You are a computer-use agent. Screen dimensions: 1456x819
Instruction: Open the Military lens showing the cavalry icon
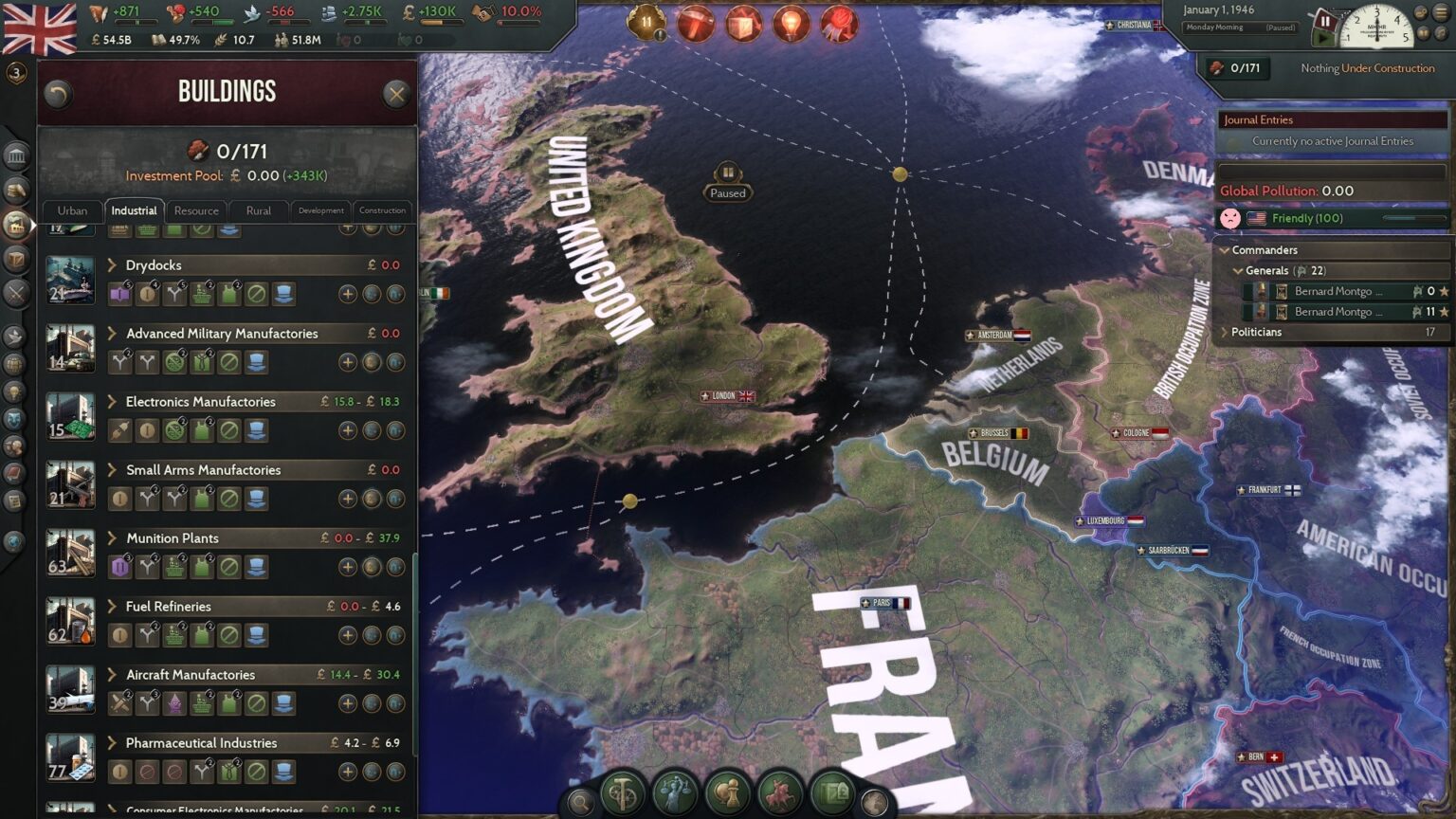pos(779,793)
